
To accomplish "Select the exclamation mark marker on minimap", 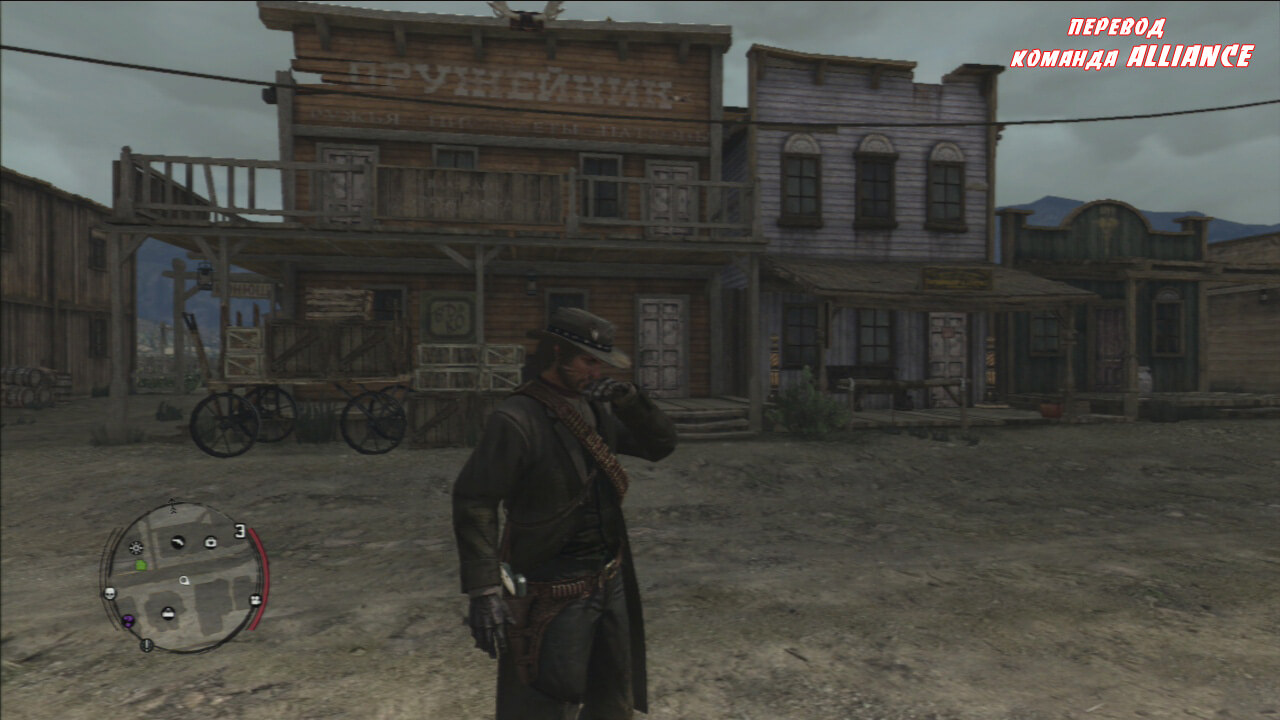I will [147, 645].
